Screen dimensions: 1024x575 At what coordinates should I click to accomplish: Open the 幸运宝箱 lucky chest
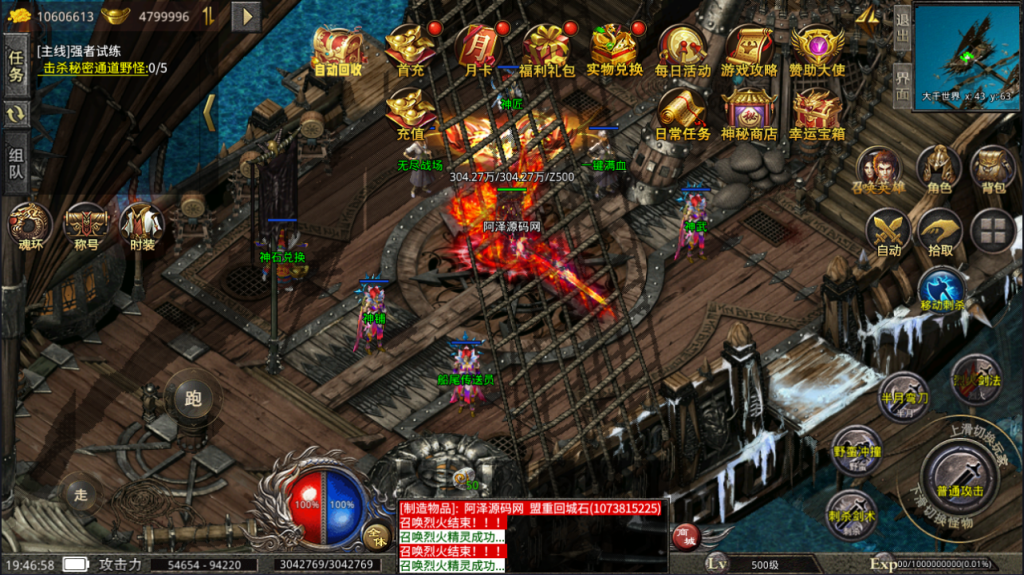pos(817,112)
